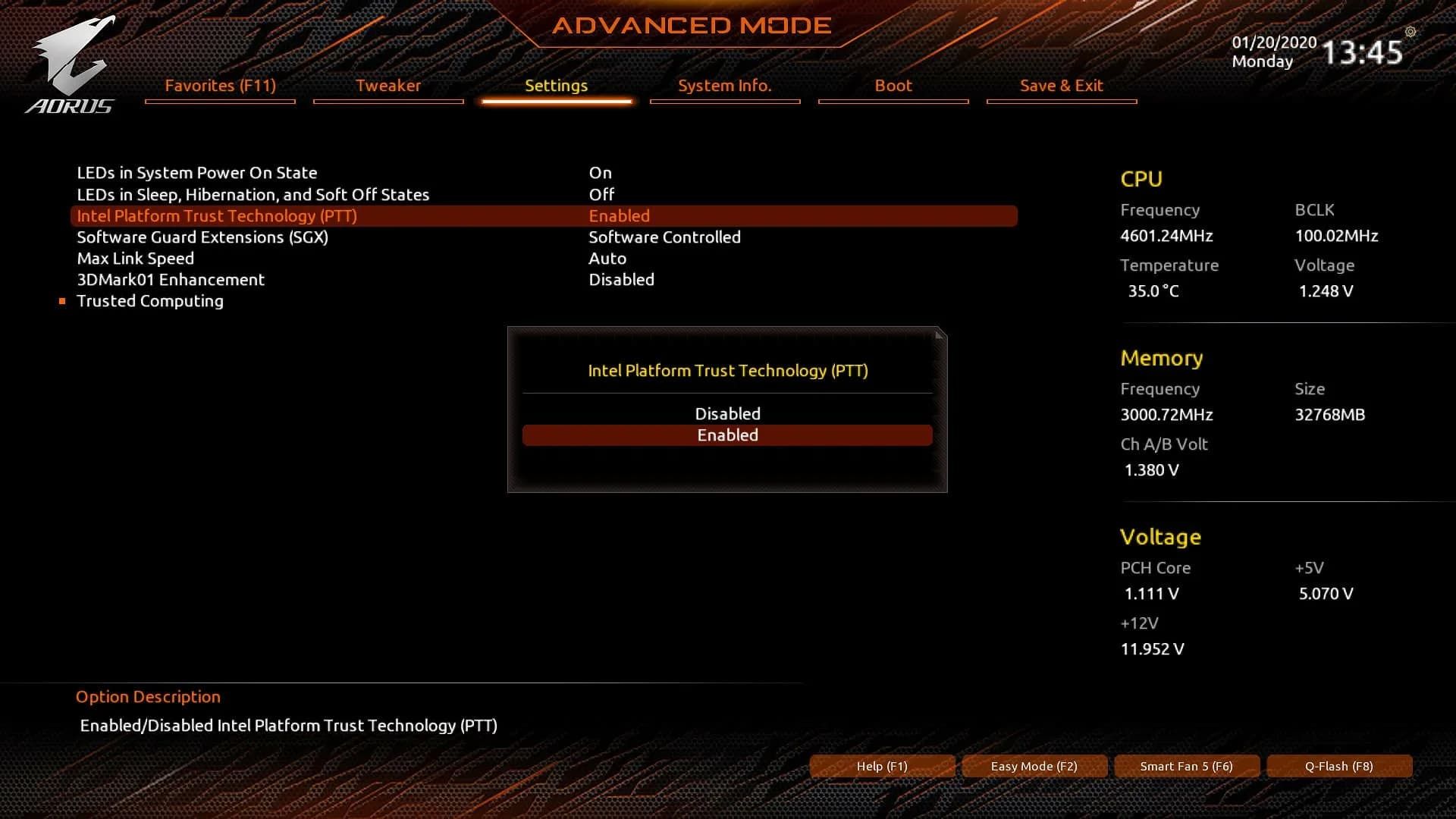Open Smart Fan 5 (F6)
The width and height of the screenshot is (1456, 819).
(1186, 766)
